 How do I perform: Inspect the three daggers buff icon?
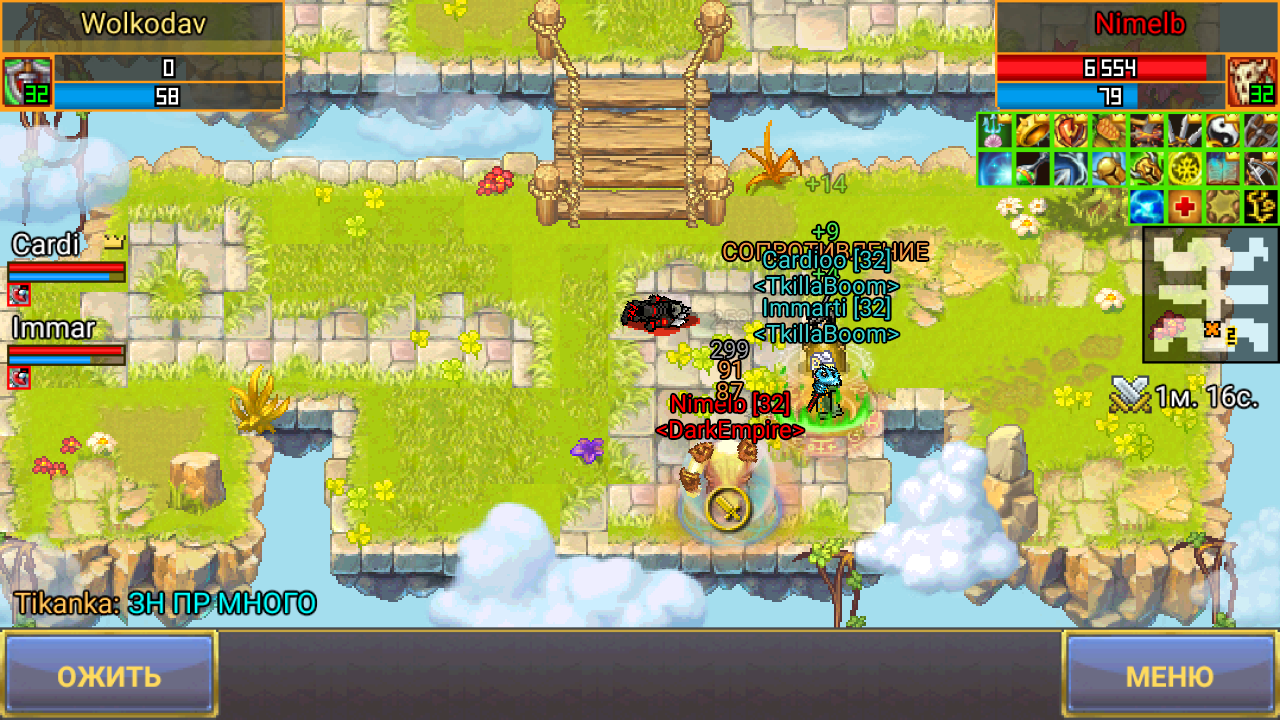(1183, 131)
